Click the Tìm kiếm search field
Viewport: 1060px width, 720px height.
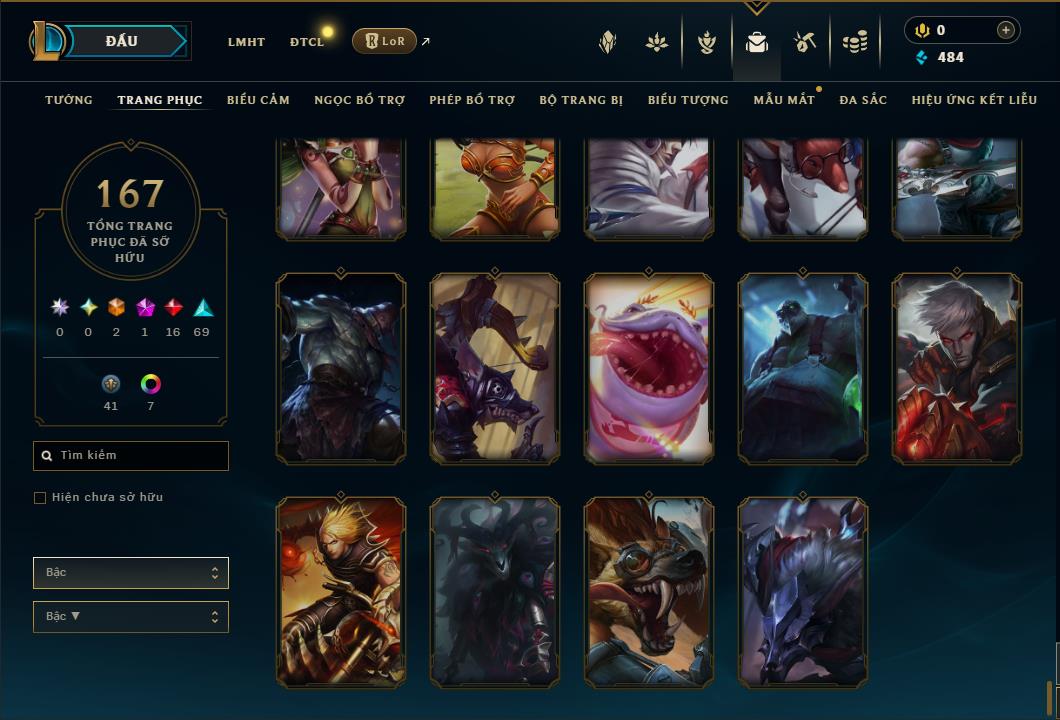coord(131,456)
